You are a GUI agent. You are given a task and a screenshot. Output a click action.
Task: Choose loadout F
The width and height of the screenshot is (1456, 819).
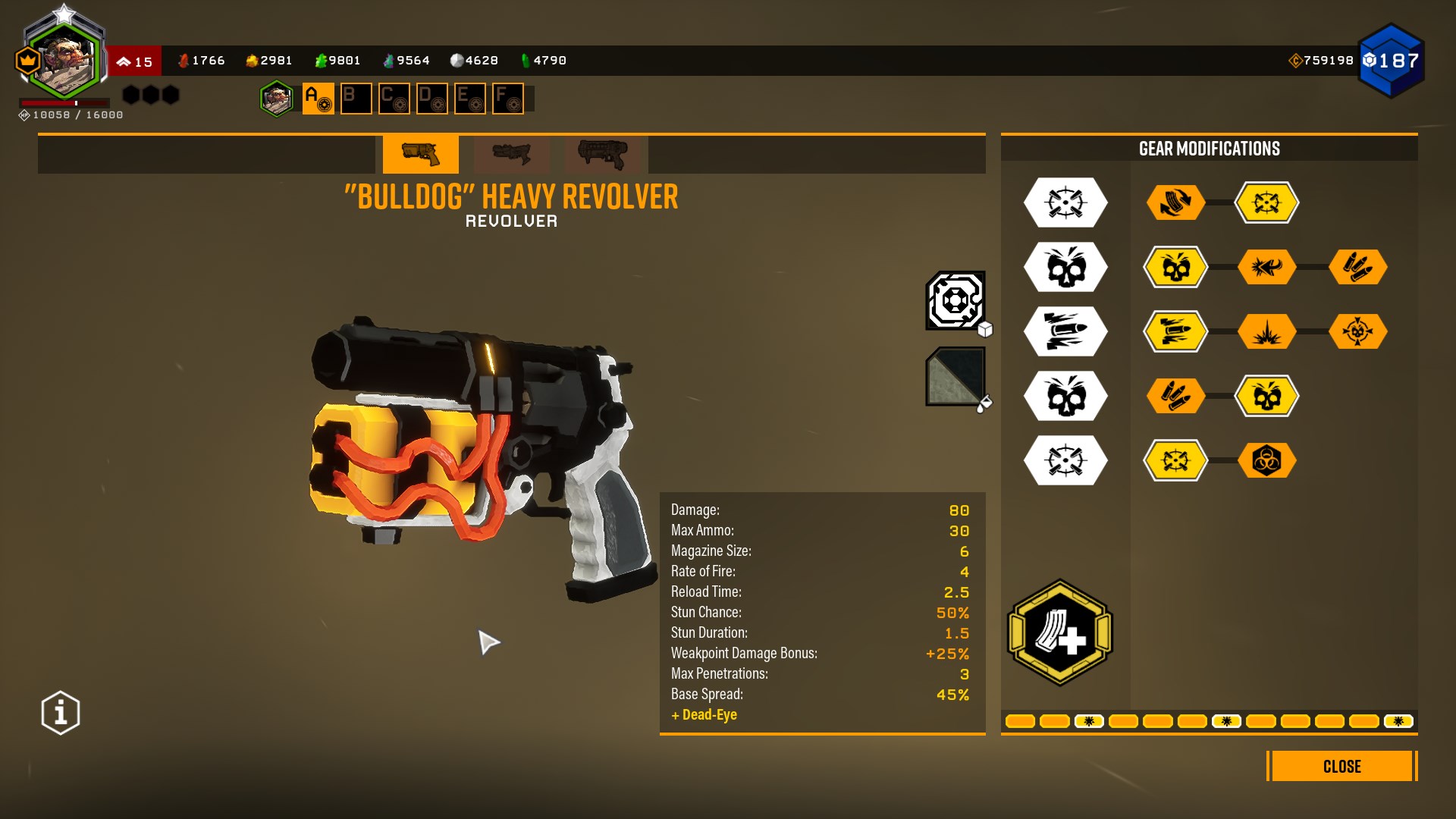pos(507,99)
